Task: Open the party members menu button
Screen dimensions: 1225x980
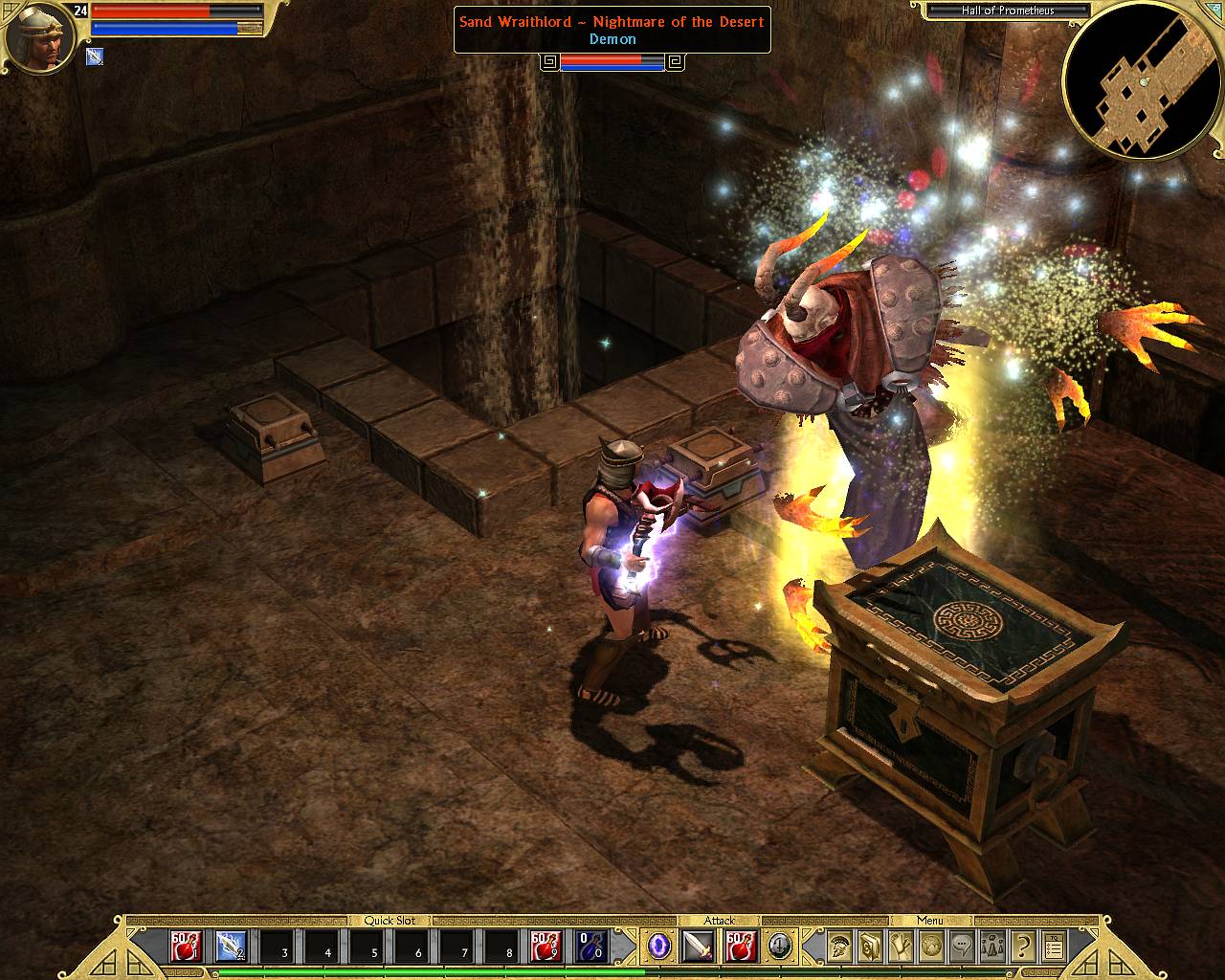Action: tap(992, 946)
